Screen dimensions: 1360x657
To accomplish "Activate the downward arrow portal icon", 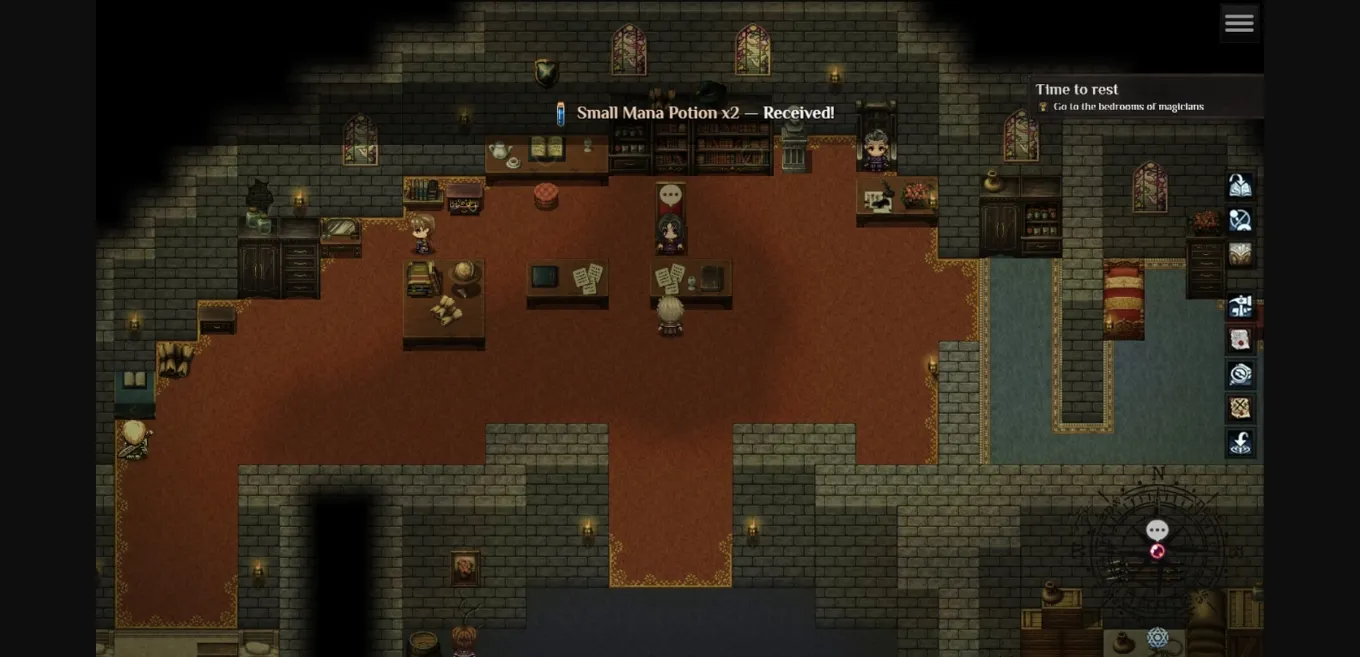I will (x=1240, y=443).
